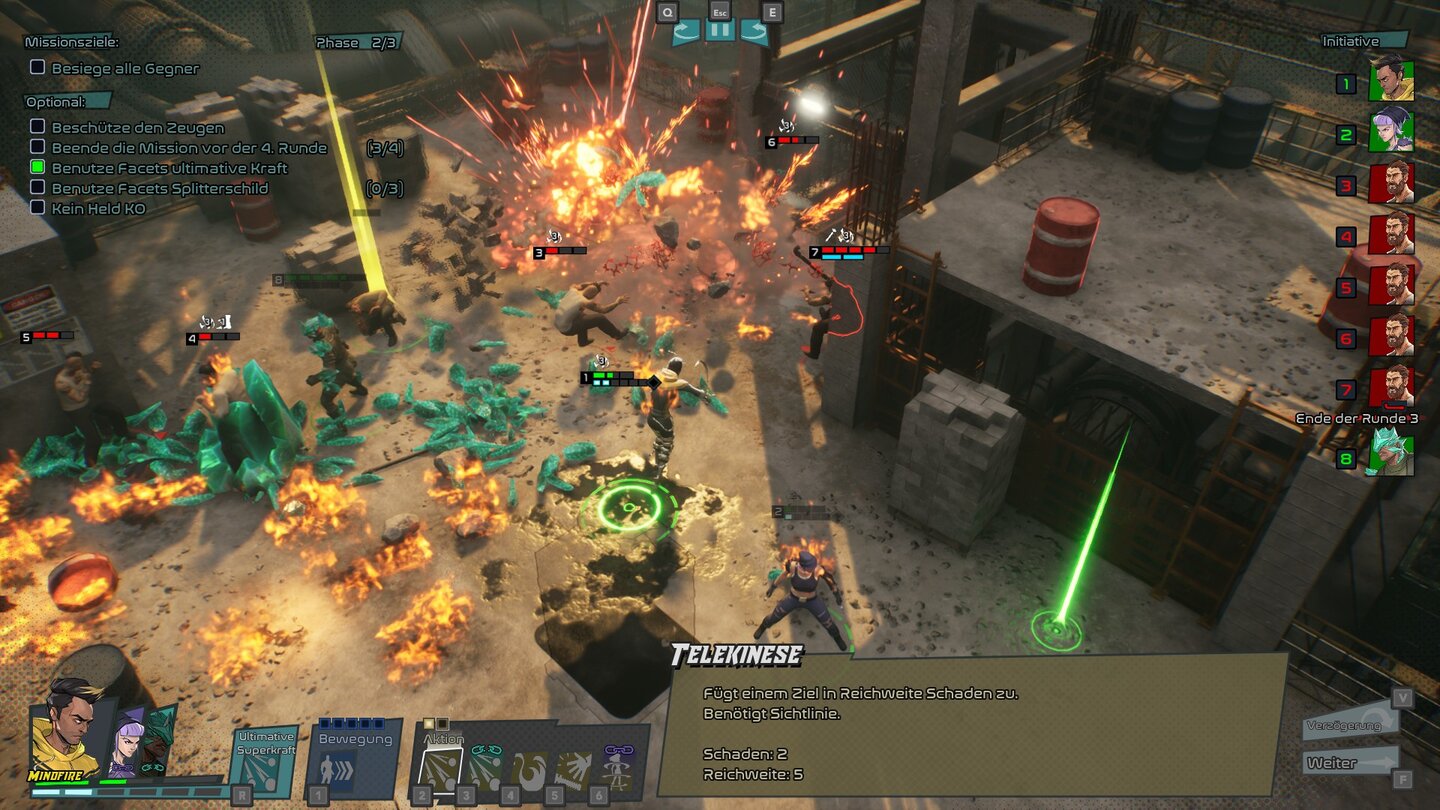Rotate camera using the right arrow button
The image size is (1440, 810).
(754, 31)
